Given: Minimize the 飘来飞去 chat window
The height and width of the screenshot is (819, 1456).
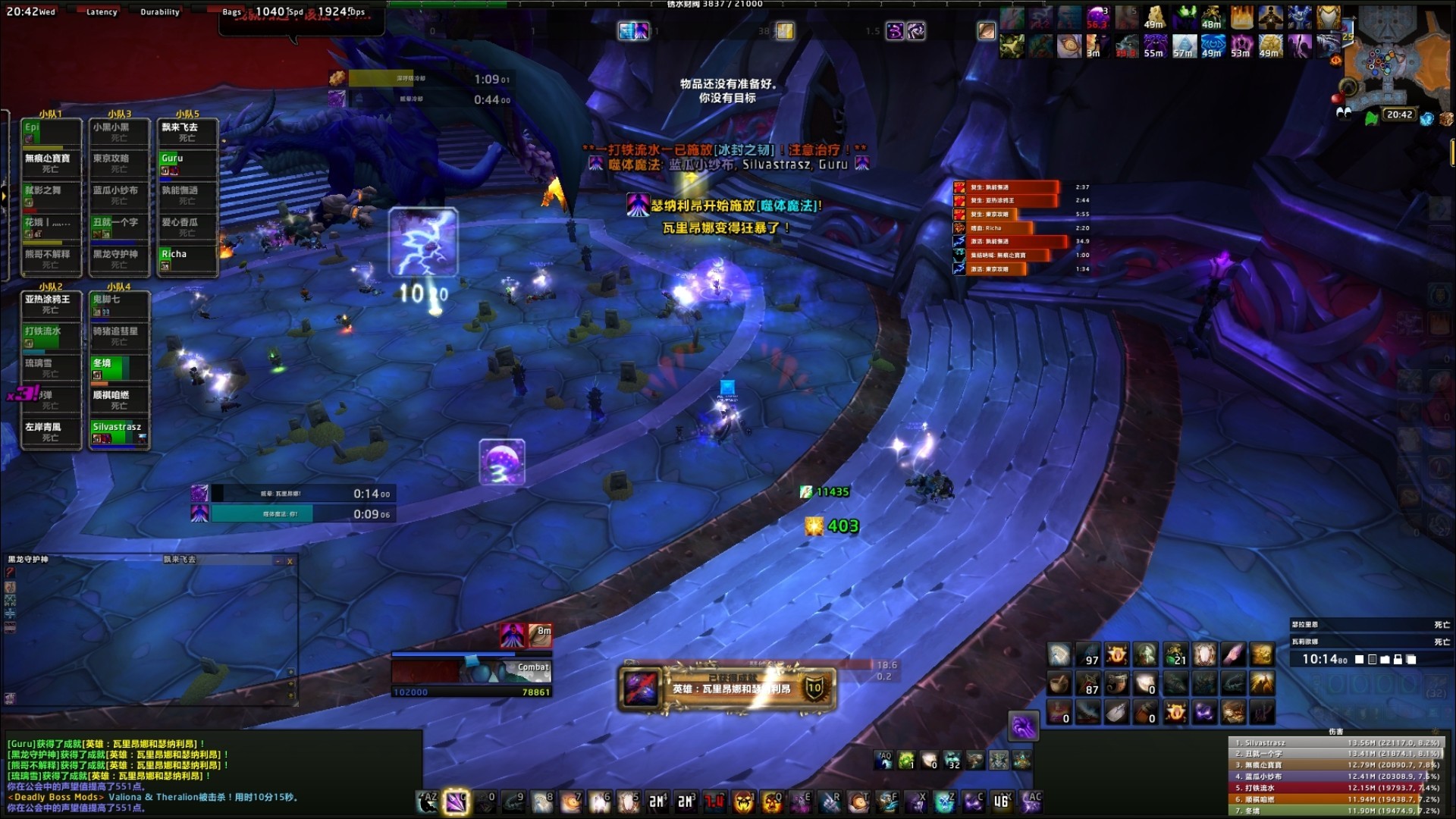Looking at the screenshot, I should pos(279,561).
